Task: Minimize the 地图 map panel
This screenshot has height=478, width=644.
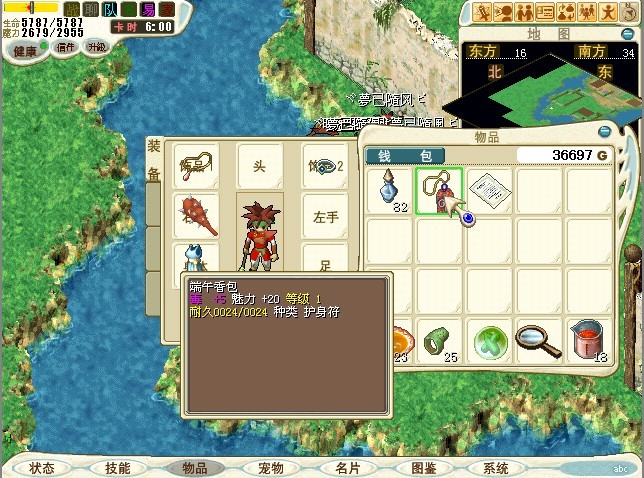Action: 626,33
